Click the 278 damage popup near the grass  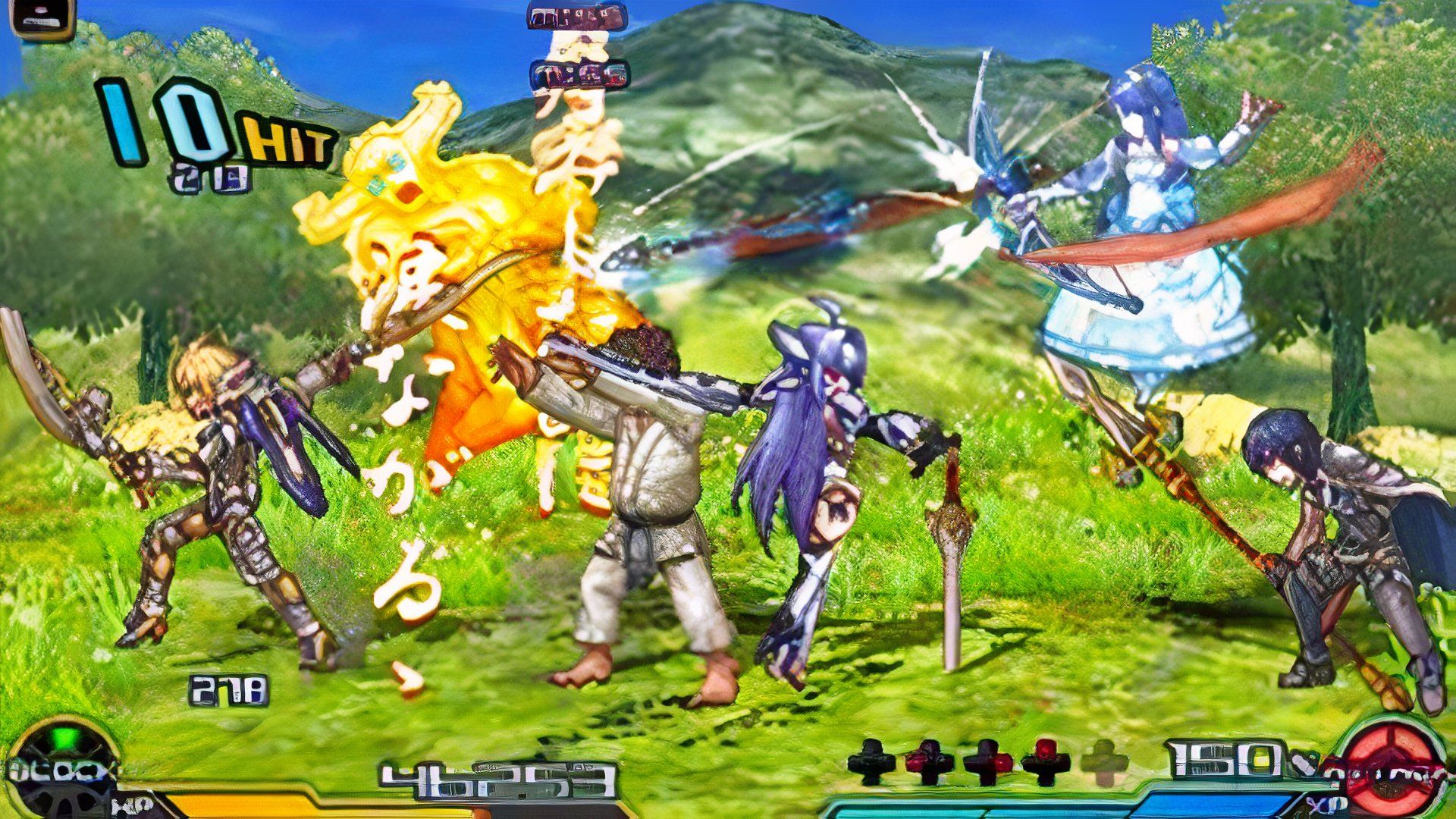click(x=227, y=689)
